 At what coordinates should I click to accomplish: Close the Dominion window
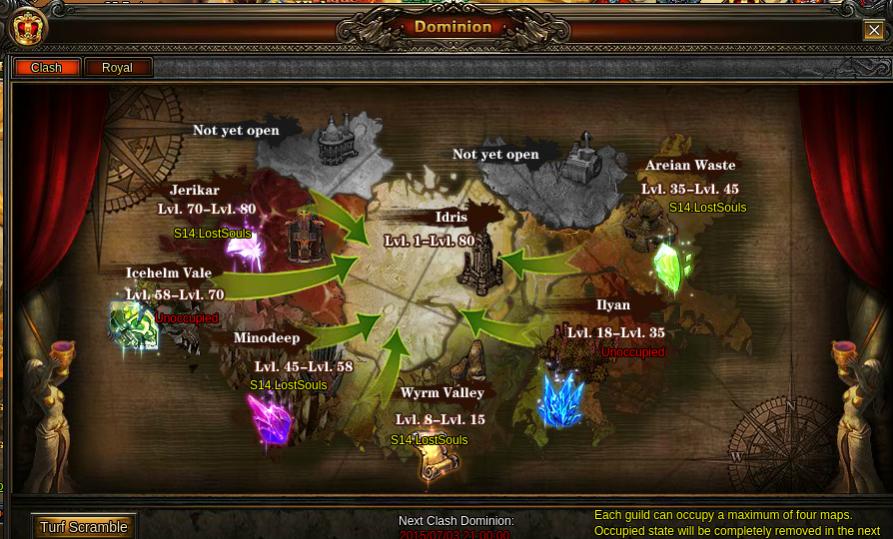click(x=873, y=30)
